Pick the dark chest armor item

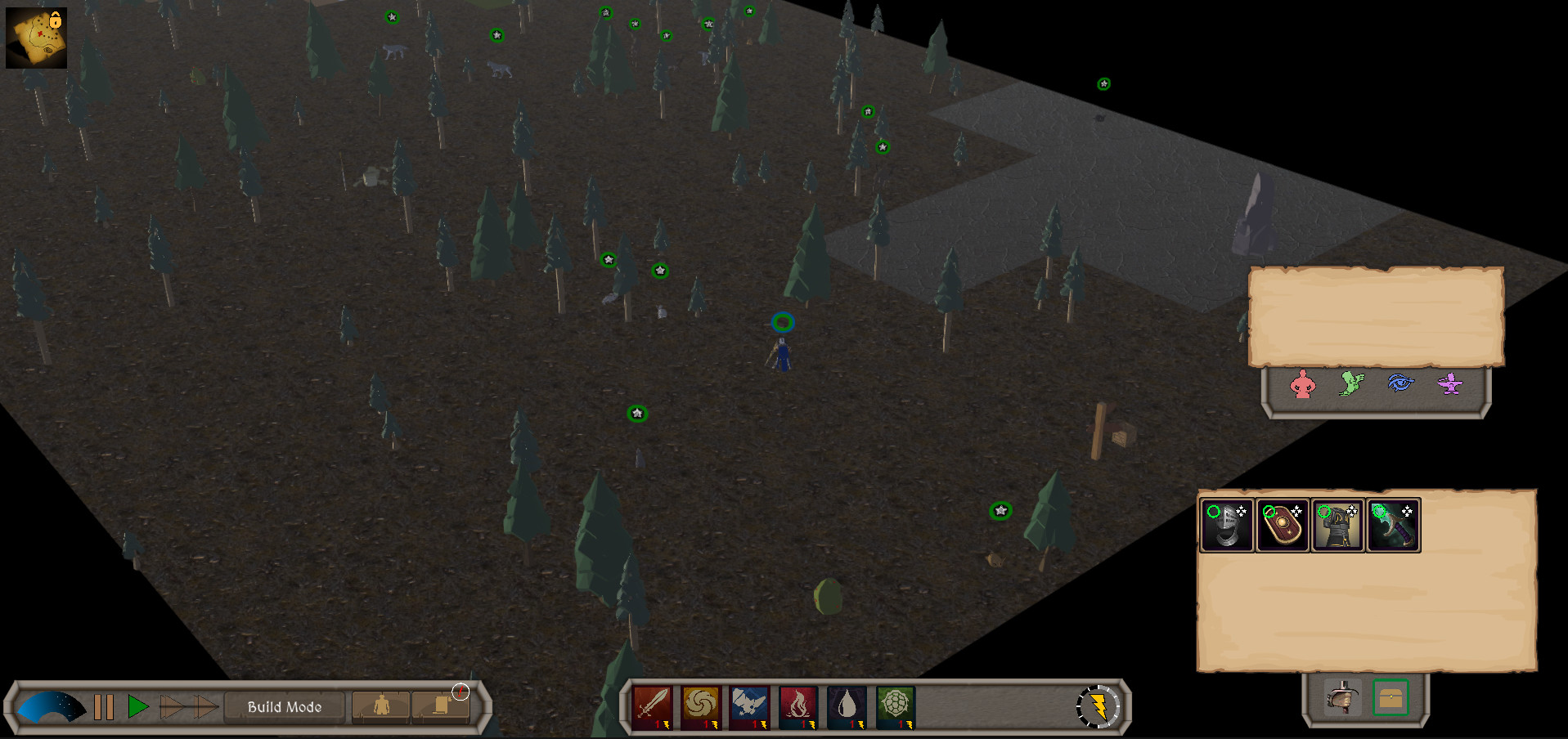pos(1337,525)
